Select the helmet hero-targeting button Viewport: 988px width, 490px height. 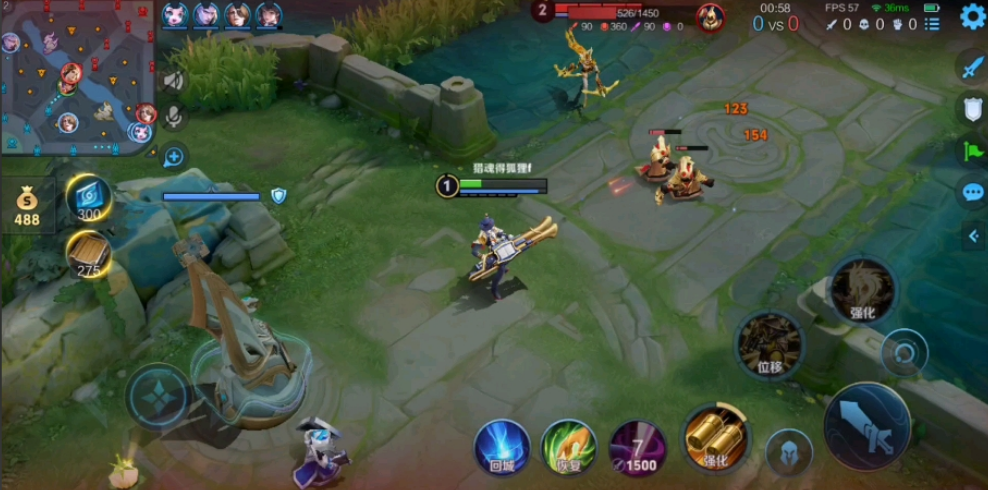[789, 452]
